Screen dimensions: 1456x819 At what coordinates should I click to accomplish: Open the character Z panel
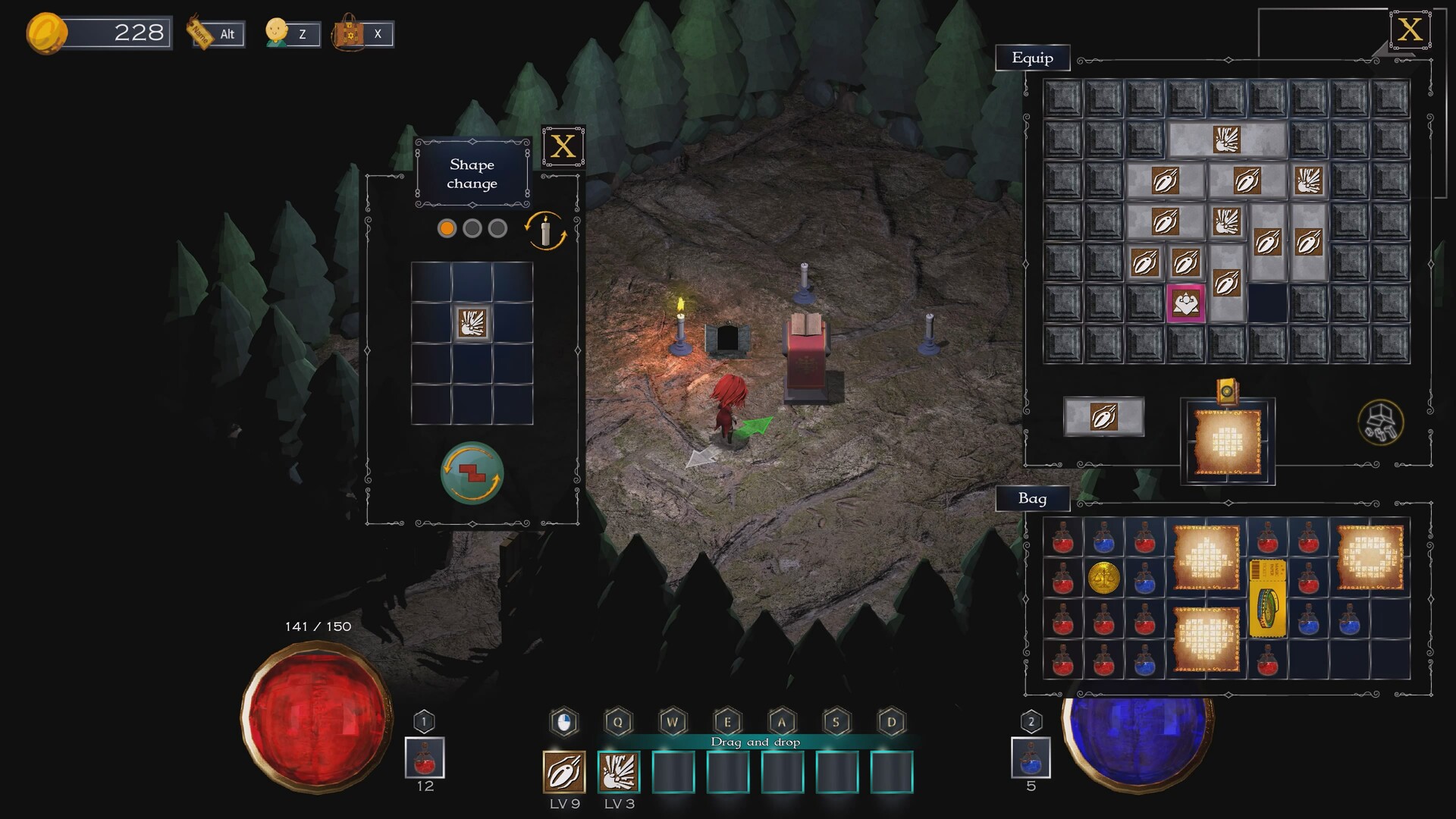293,34
